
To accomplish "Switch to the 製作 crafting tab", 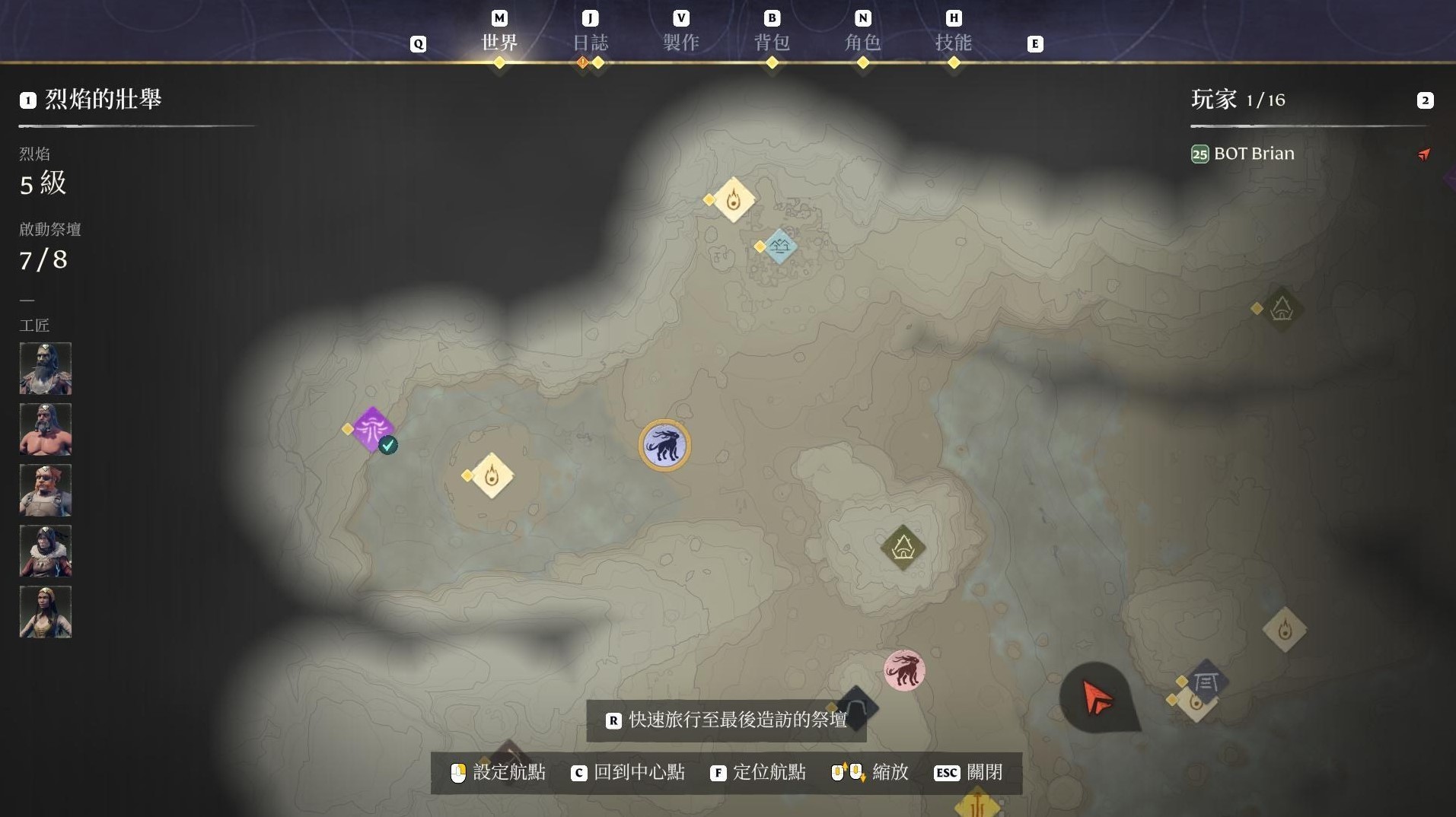I will pos(680,42).
